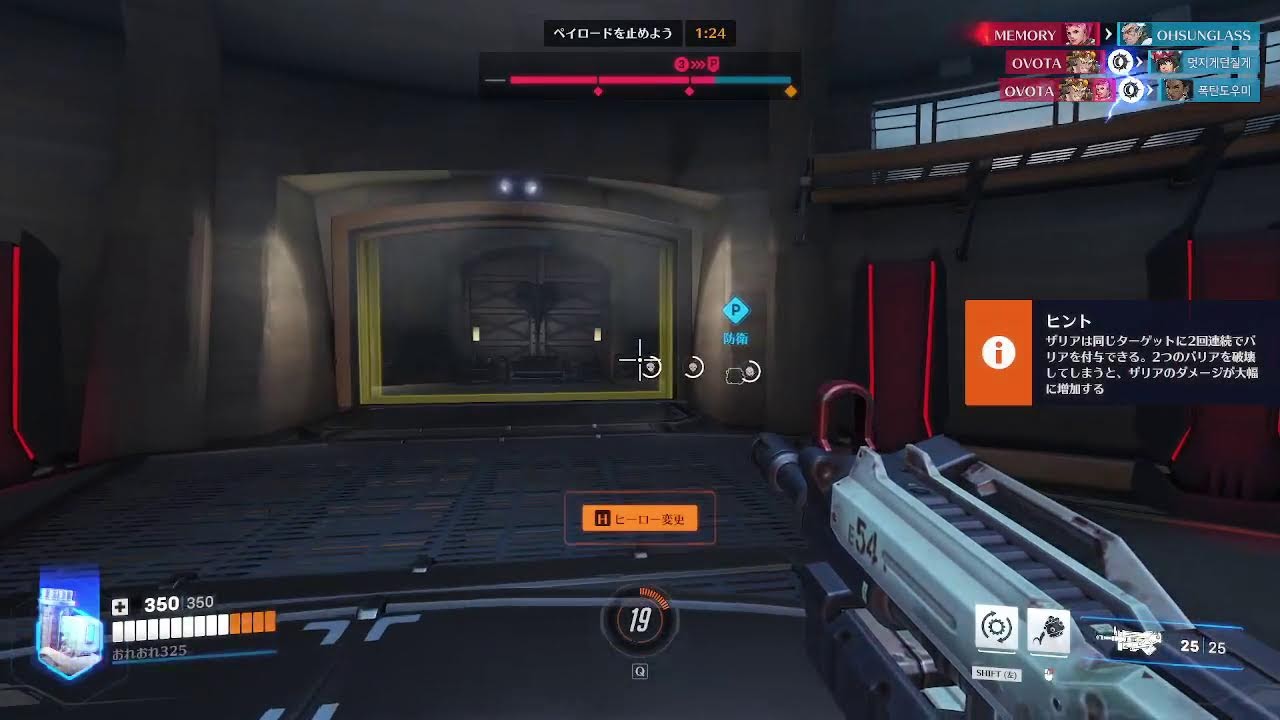1280x720 pixels.
Task: Select the tactical grenade ability icon
Action: [1048, 630]
